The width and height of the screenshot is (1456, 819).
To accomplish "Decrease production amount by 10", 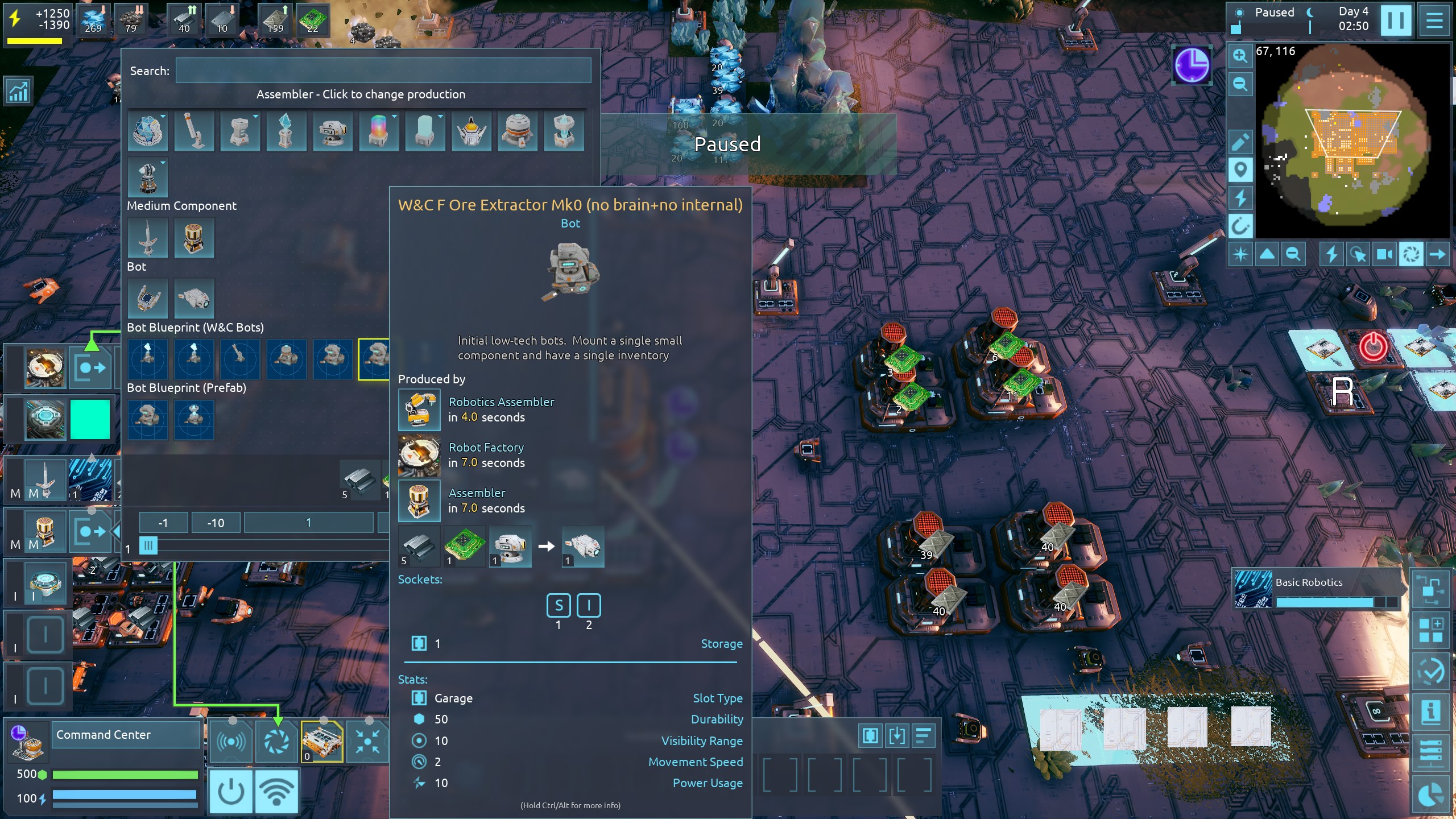I will click(x=216, y=523).
